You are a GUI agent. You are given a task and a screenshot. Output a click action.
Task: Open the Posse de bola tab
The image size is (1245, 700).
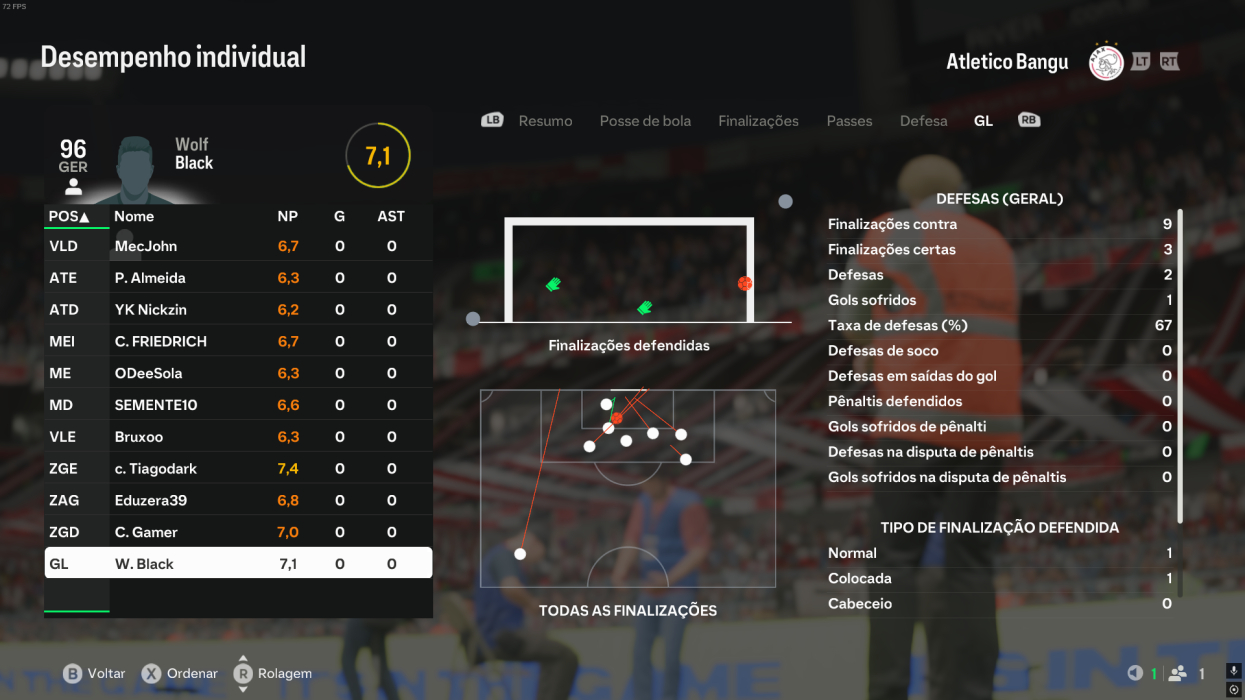tap(645, 121)
